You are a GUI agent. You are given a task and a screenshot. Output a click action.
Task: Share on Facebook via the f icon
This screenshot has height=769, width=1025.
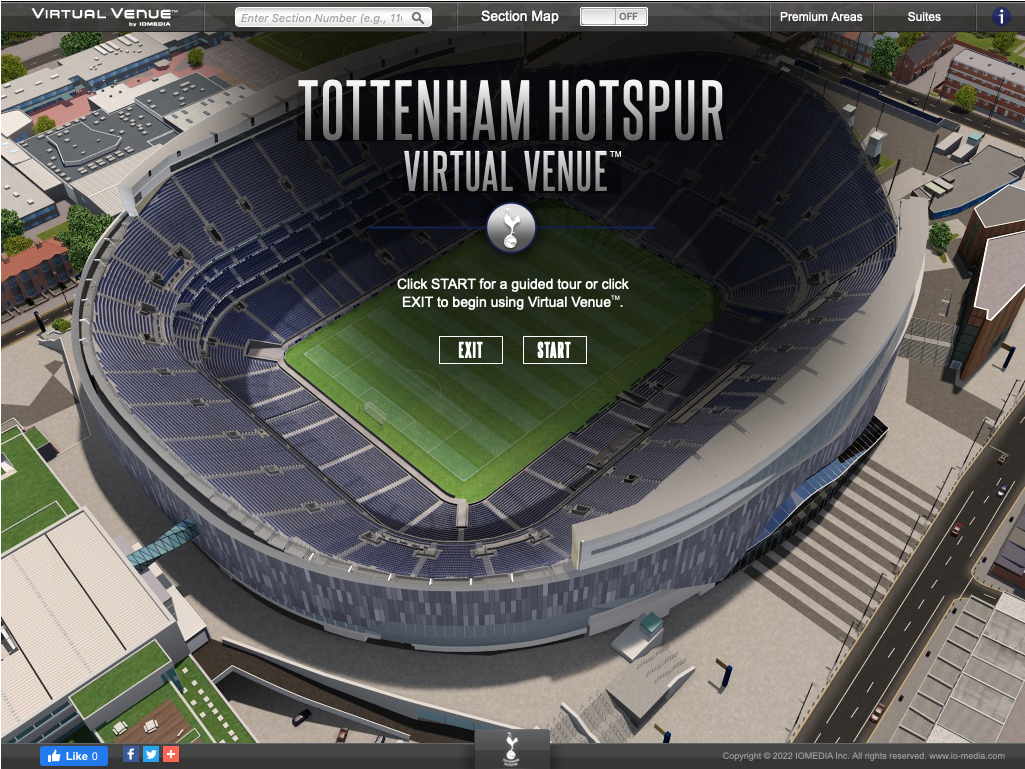click(131, 755)
